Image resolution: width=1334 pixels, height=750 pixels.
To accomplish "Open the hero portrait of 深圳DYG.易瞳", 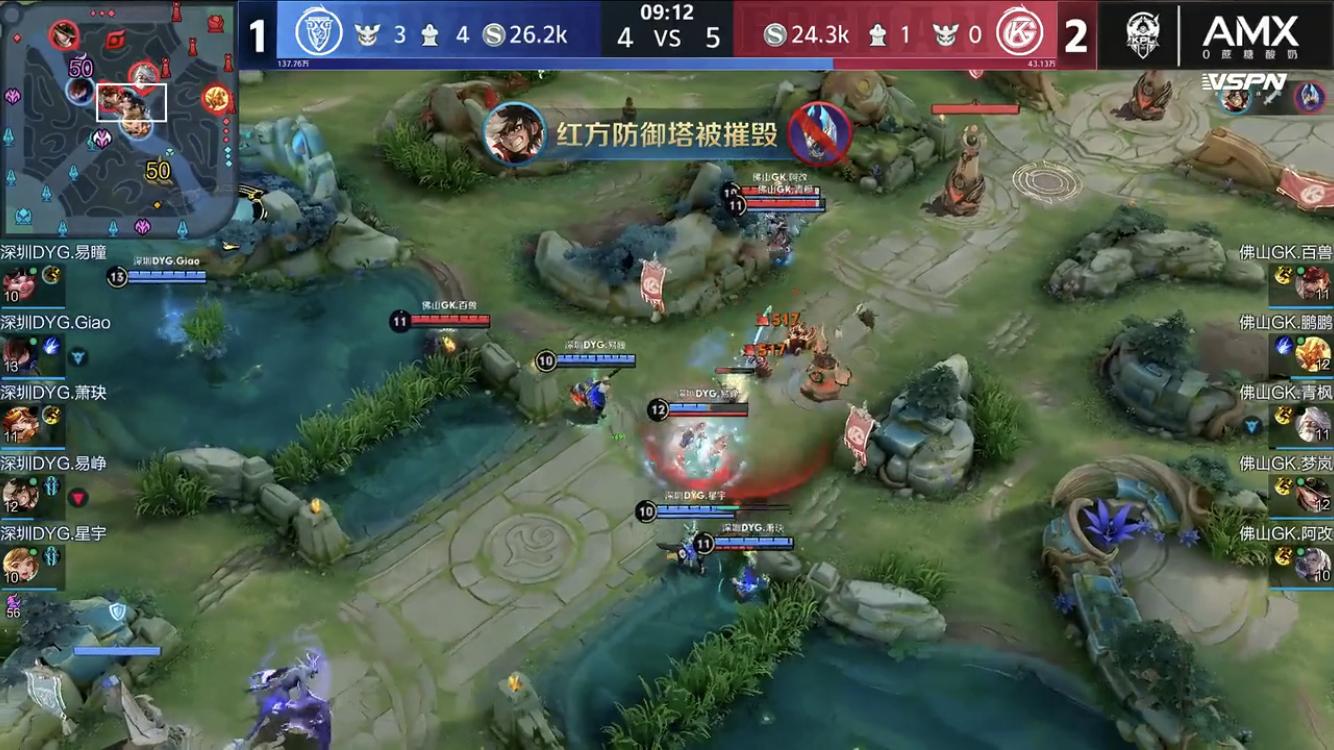I will (x=20, y=281).
